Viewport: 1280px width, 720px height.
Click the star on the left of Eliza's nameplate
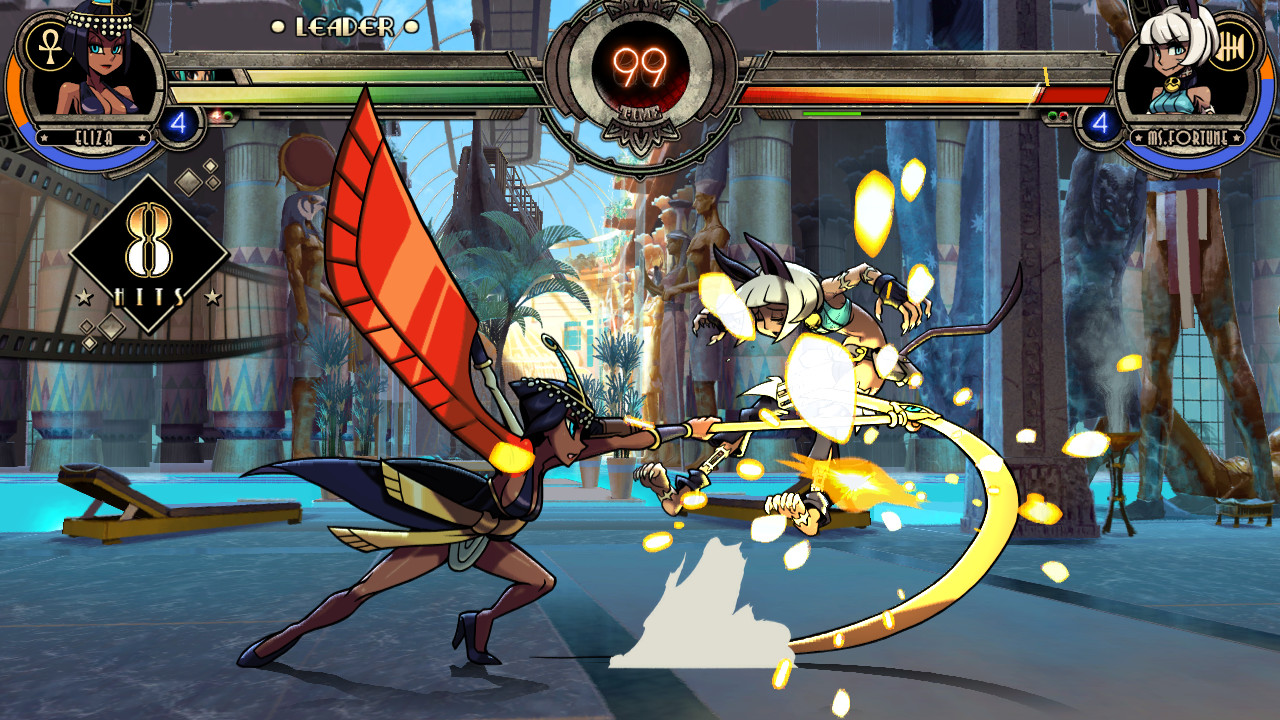[44, 137]
